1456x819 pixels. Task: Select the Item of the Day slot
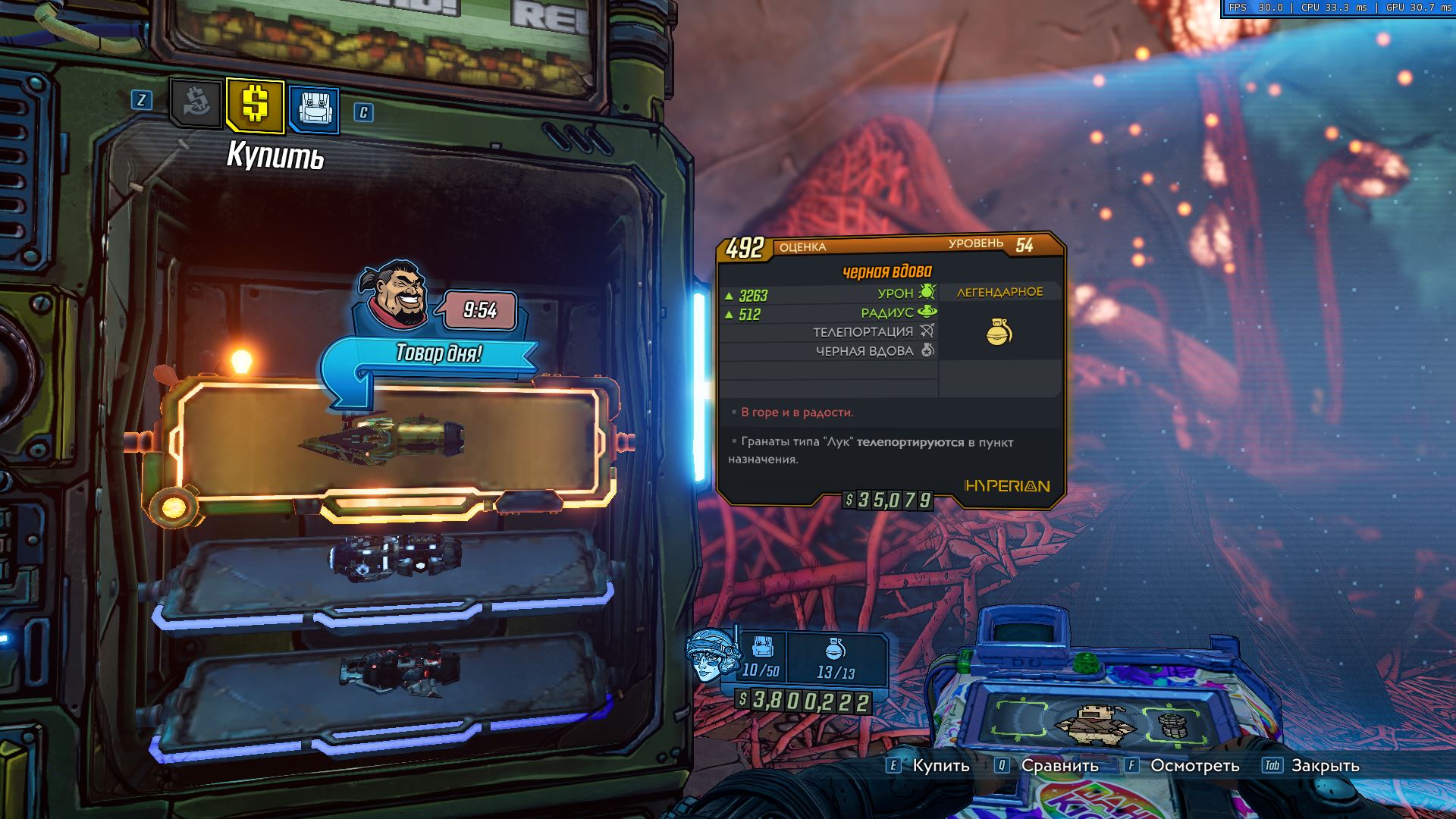[x=387, y=440]
